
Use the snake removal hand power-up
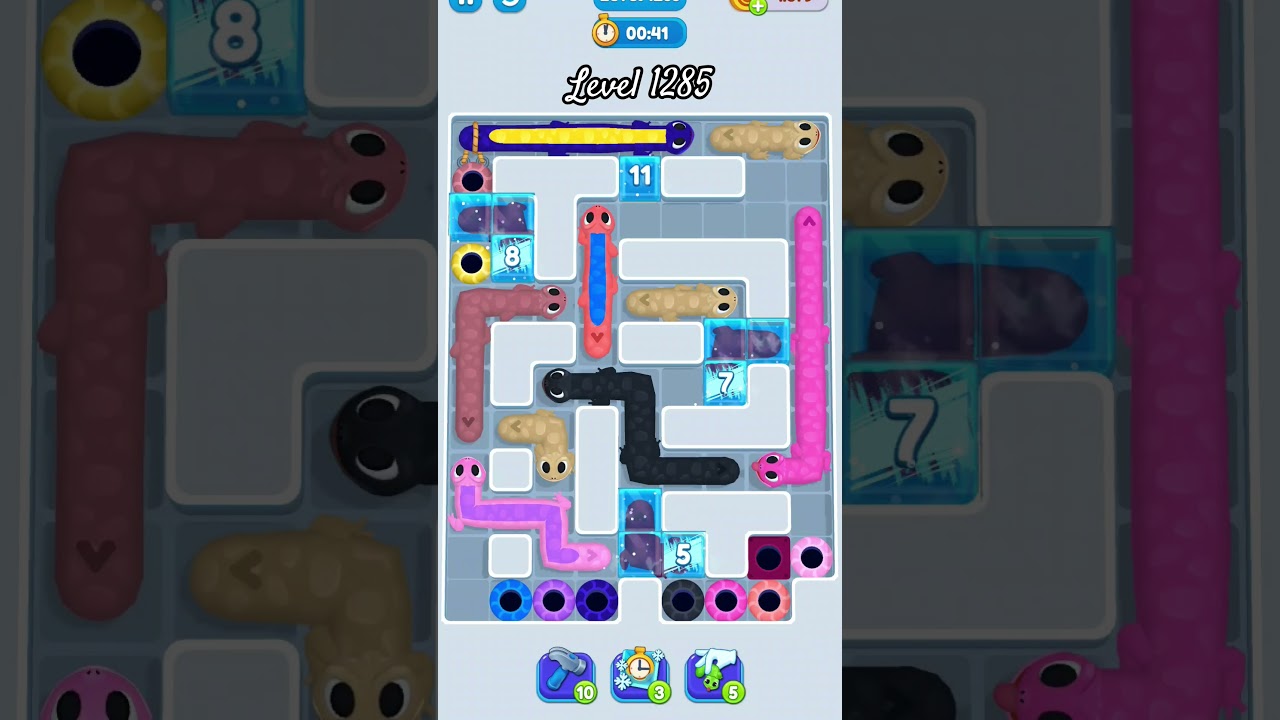(x=714, y=674)
